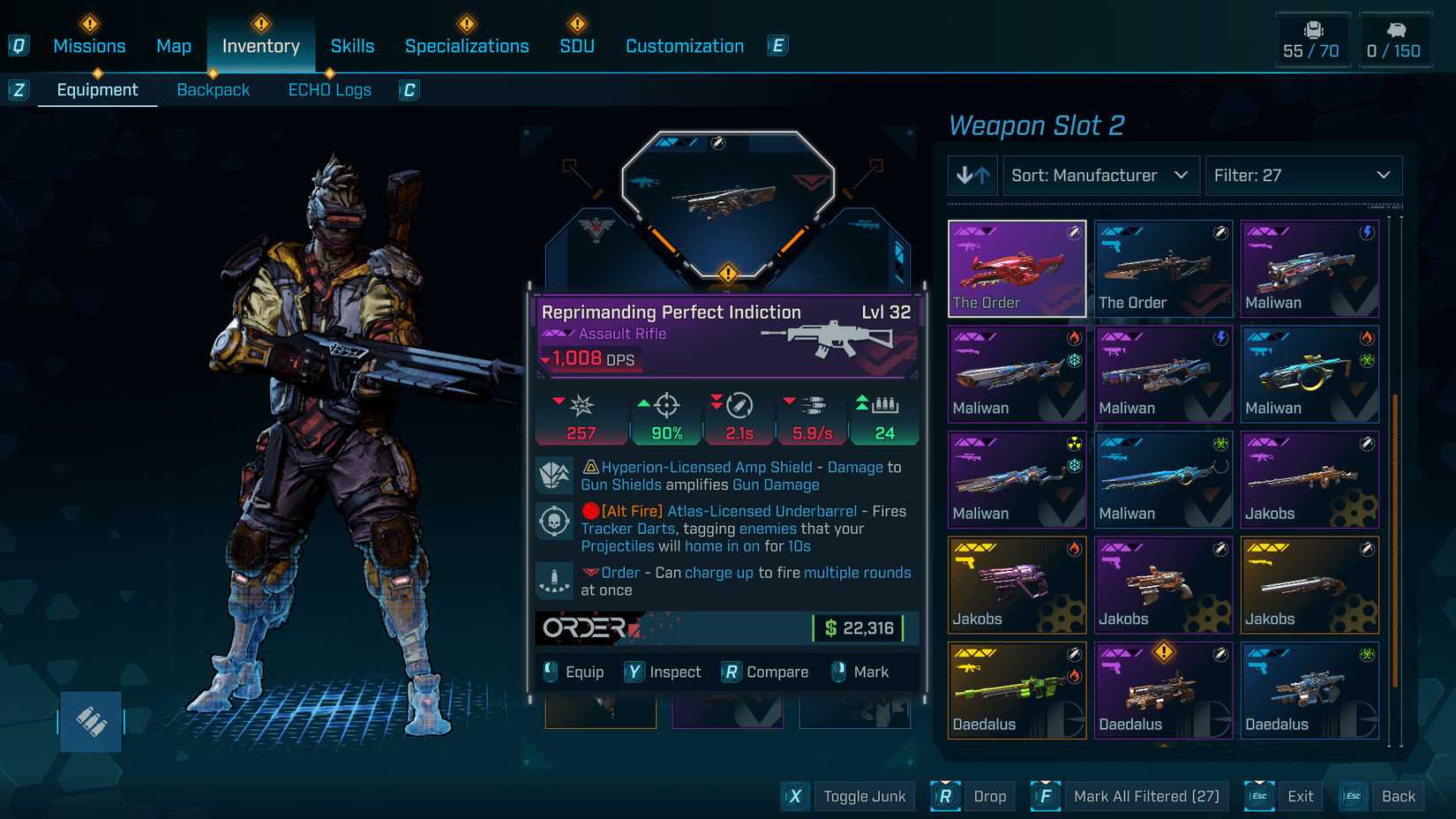Image resolution: width=1456 pixels, height=819 pixels.
Task: Click the reload time bullet icon
Action: point(738,407)
